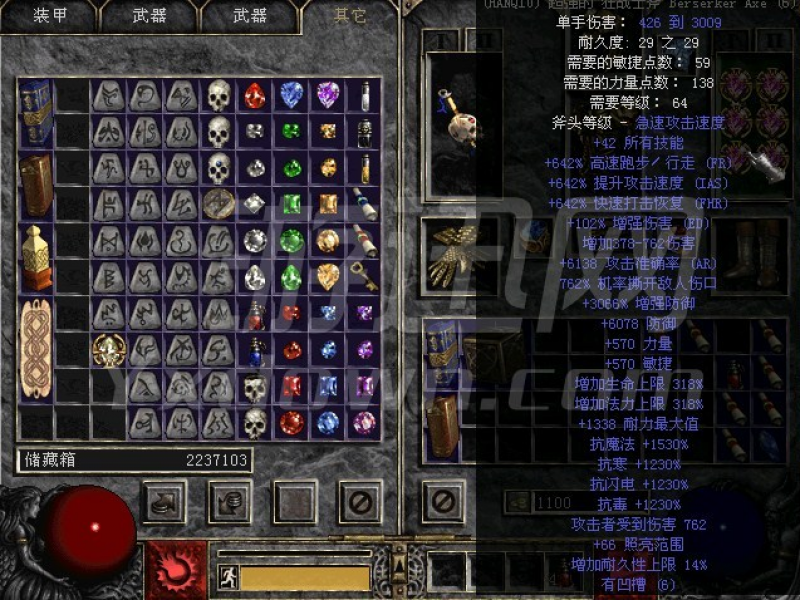Viewport: 800px width, 600px height.
Task: Click the stash gold withdraw button
Action: (x=165, y=502)
